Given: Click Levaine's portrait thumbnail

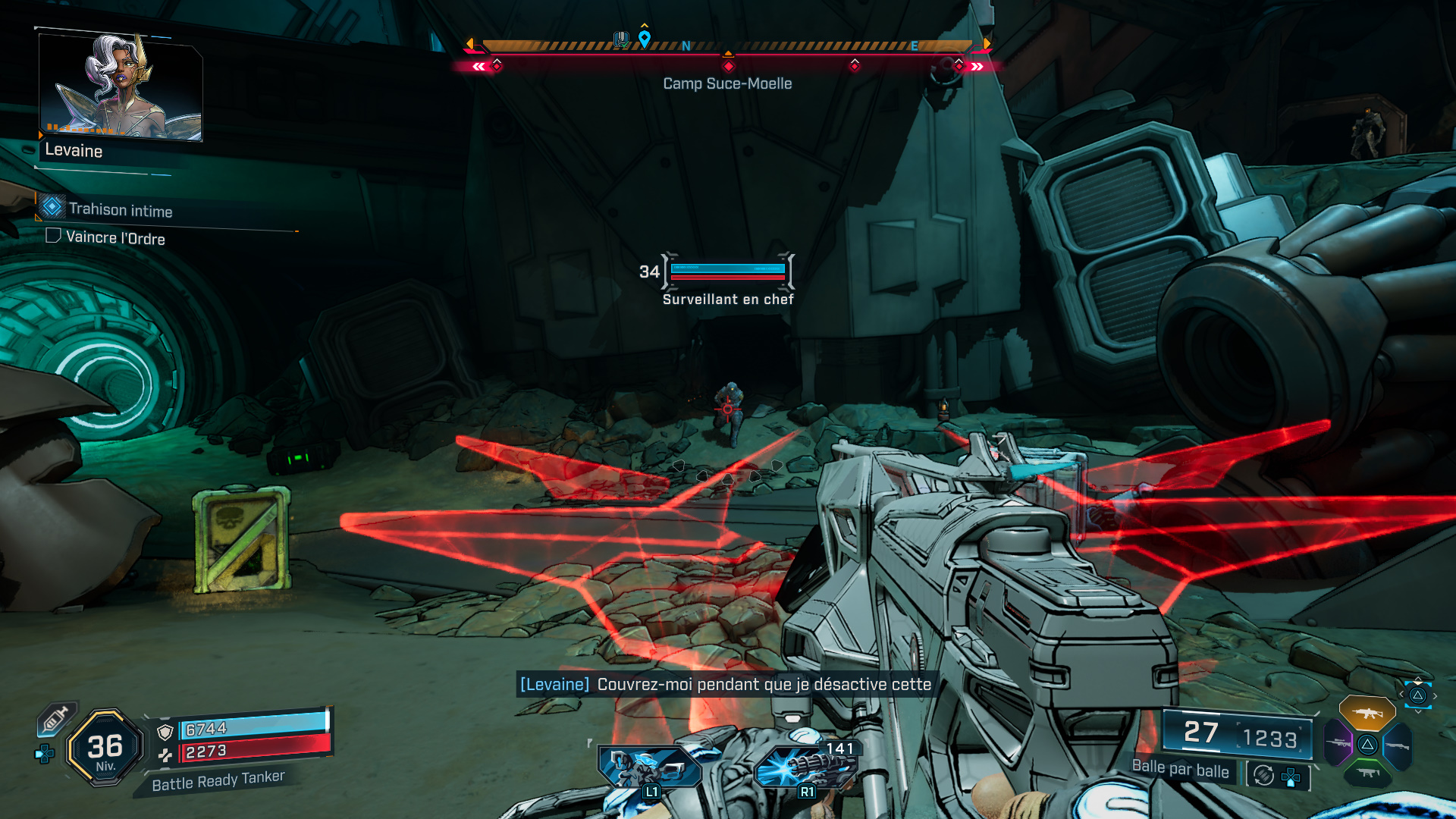Looking at the screenshot, I should coord(121,86).
